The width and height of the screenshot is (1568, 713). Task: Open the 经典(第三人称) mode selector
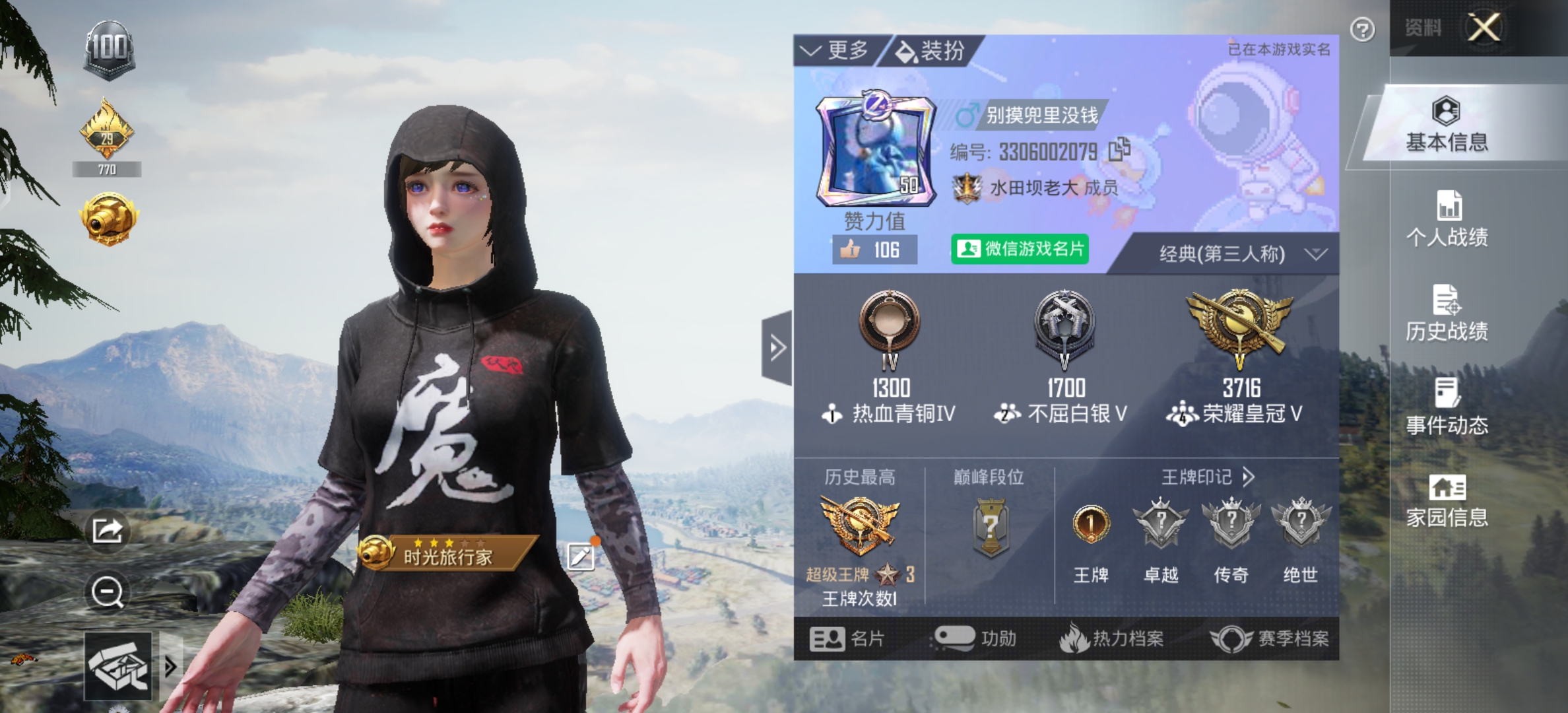[1224, 254]
